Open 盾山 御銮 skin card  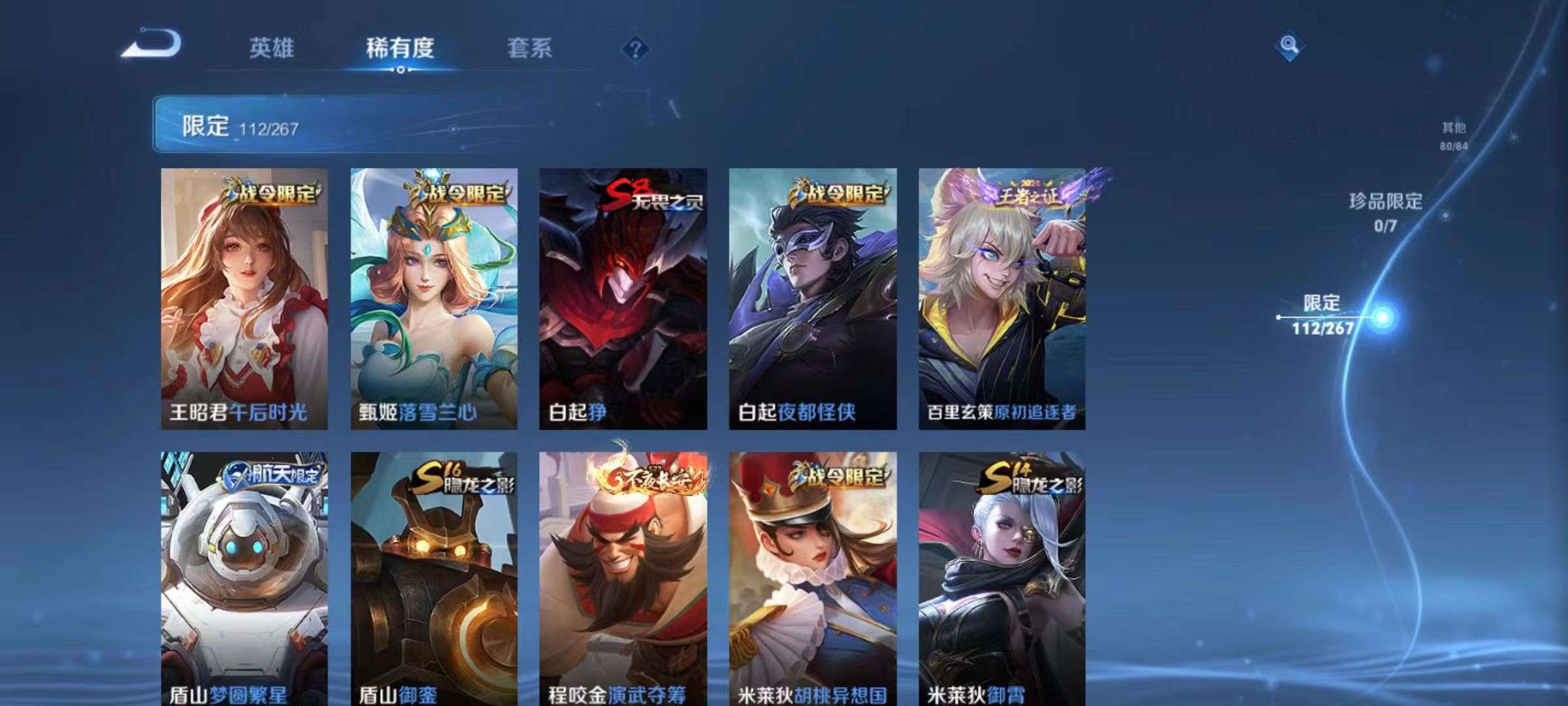[434, 579]
